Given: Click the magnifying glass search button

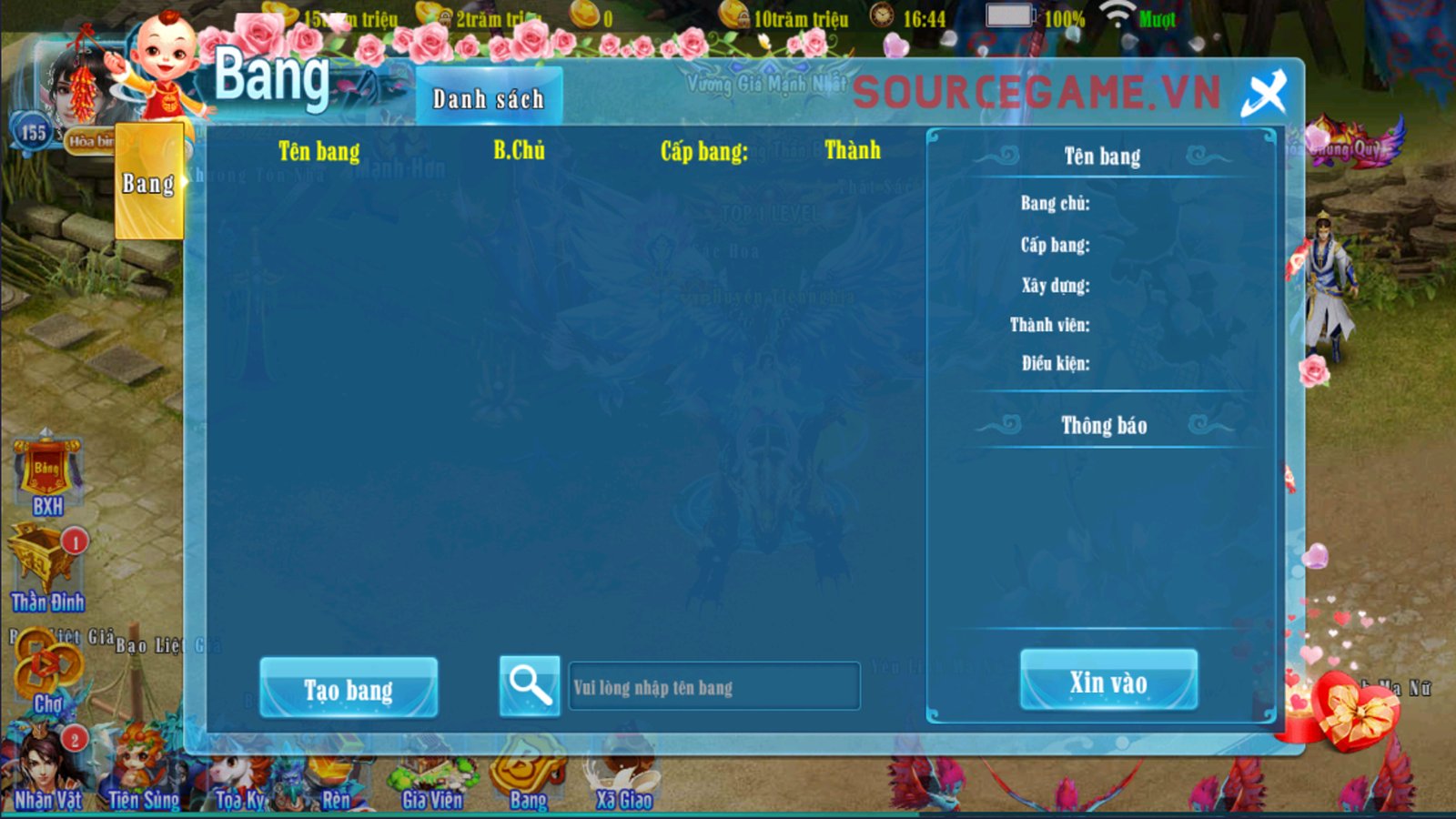Looking at the screenshot, I should pos(530,685).
